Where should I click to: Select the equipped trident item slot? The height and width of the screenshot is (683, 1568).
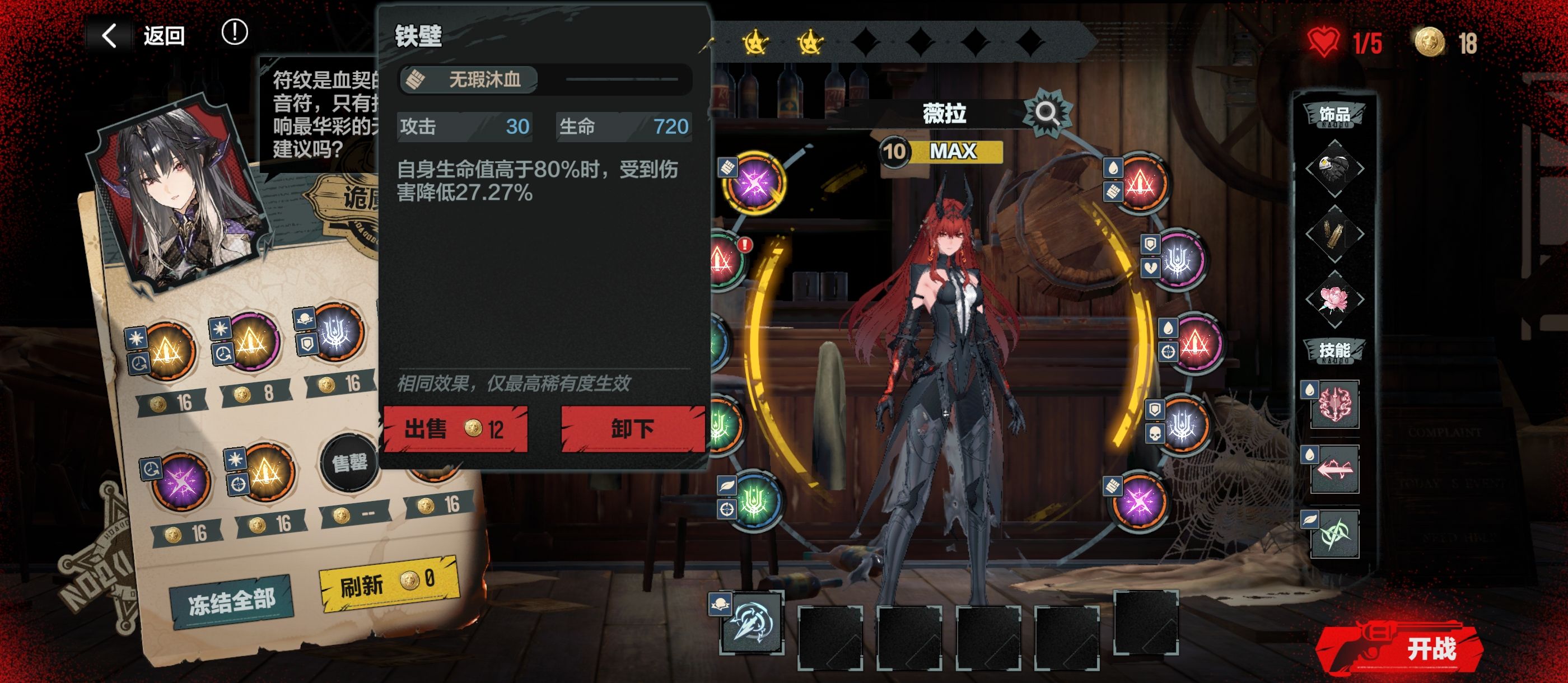(751, 622)
